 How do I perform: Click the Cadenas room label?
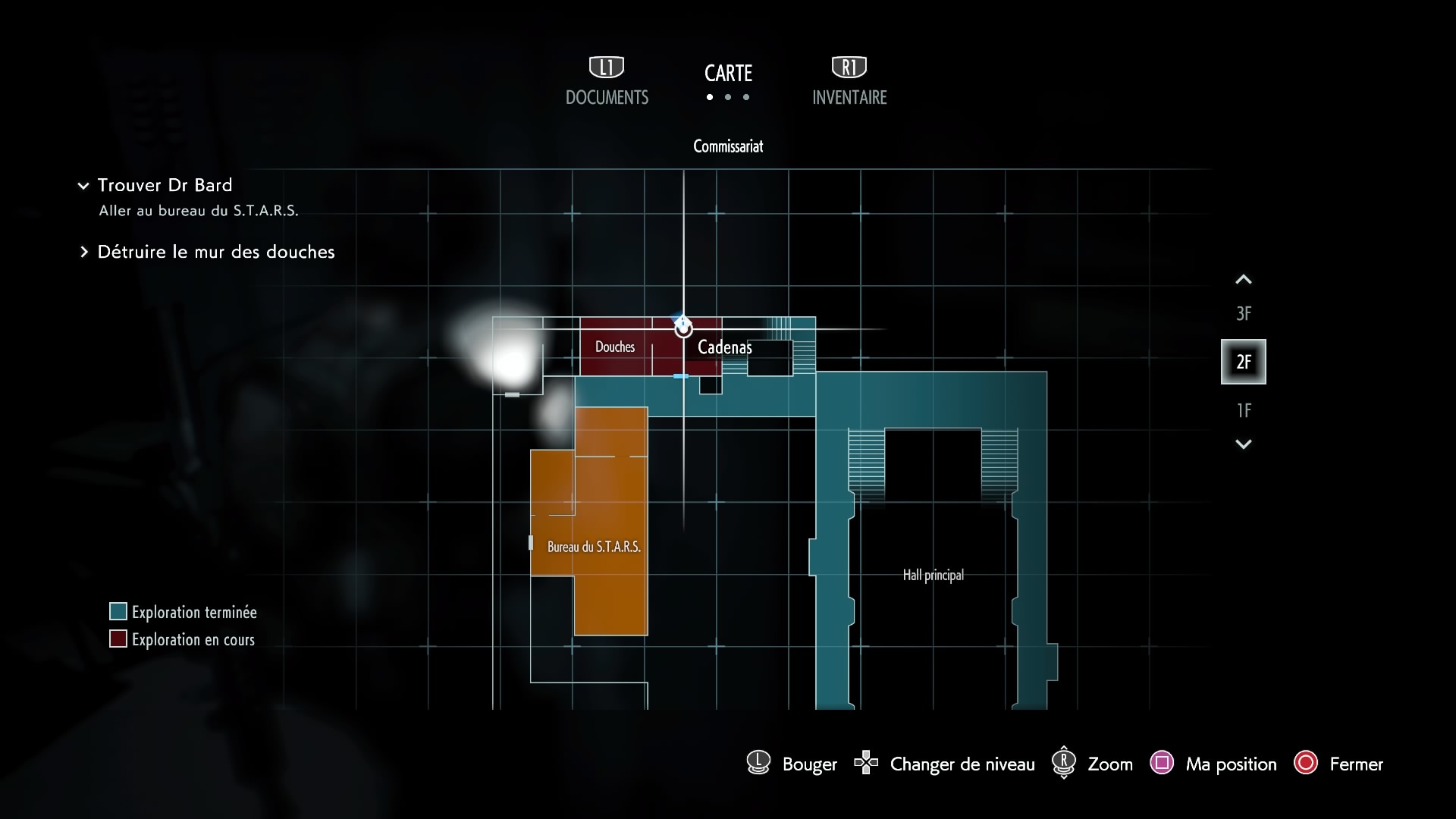click(724, 347)
